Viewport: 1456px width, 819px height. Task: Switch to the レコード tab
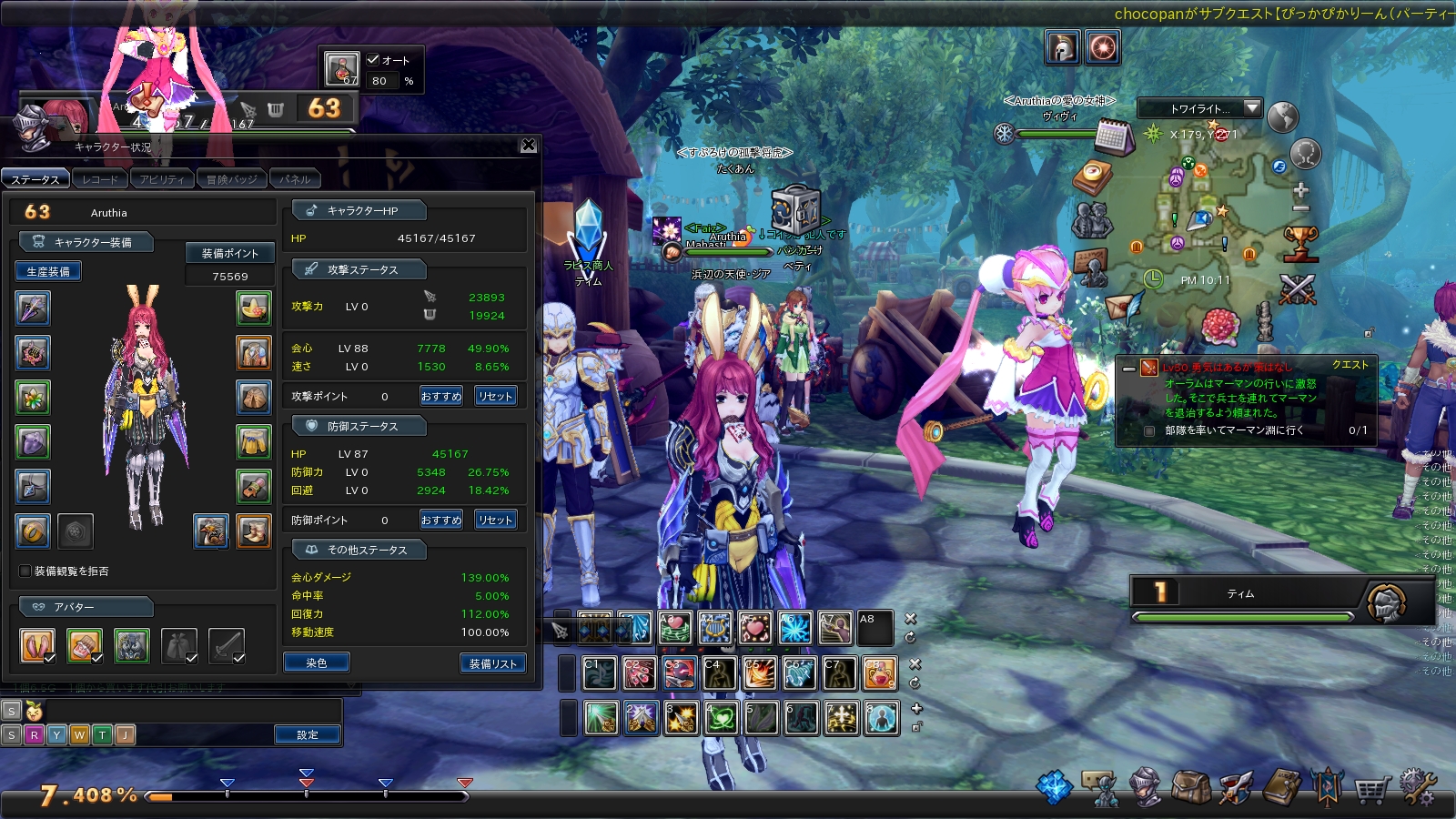100,179
